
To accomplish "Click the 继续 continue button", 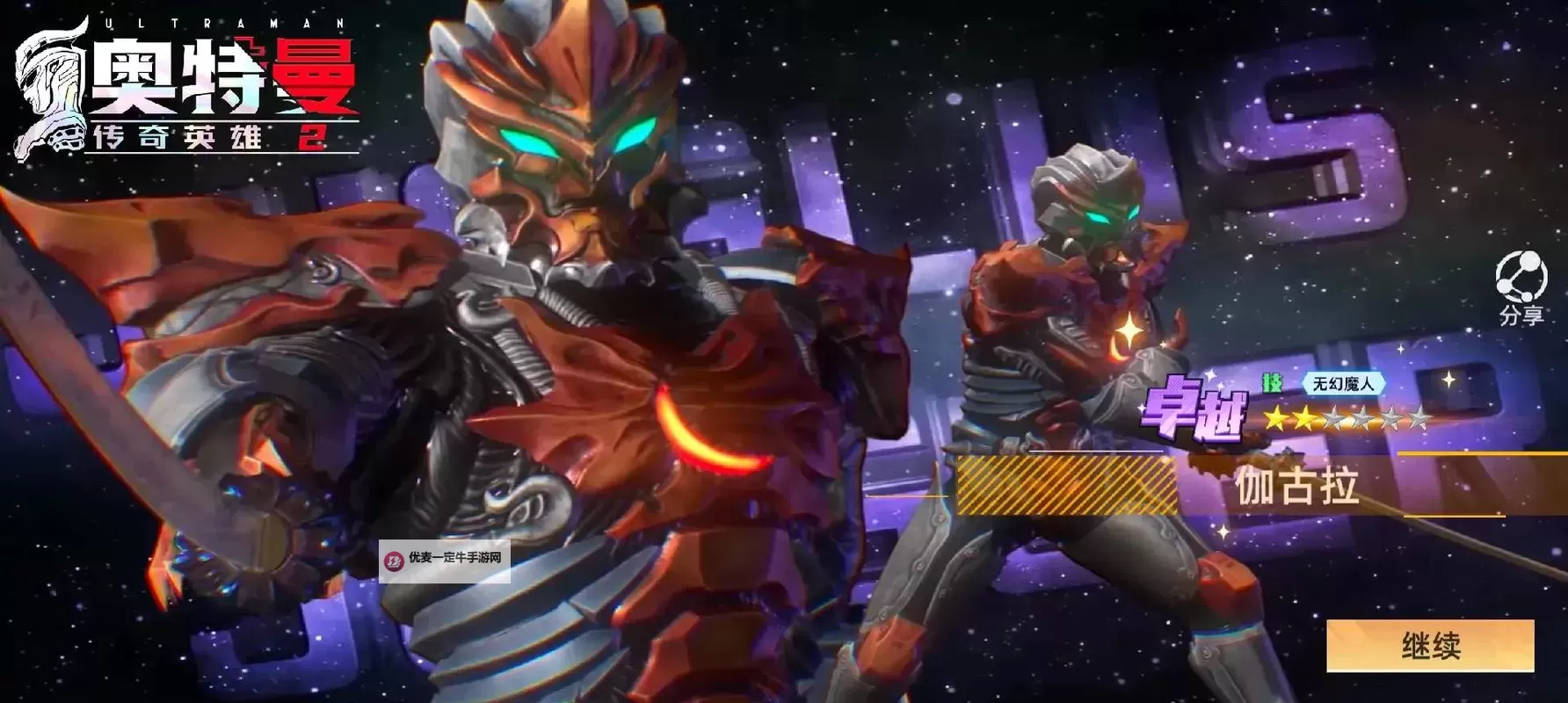I will pyautogui.click(x=1430, y=646).
